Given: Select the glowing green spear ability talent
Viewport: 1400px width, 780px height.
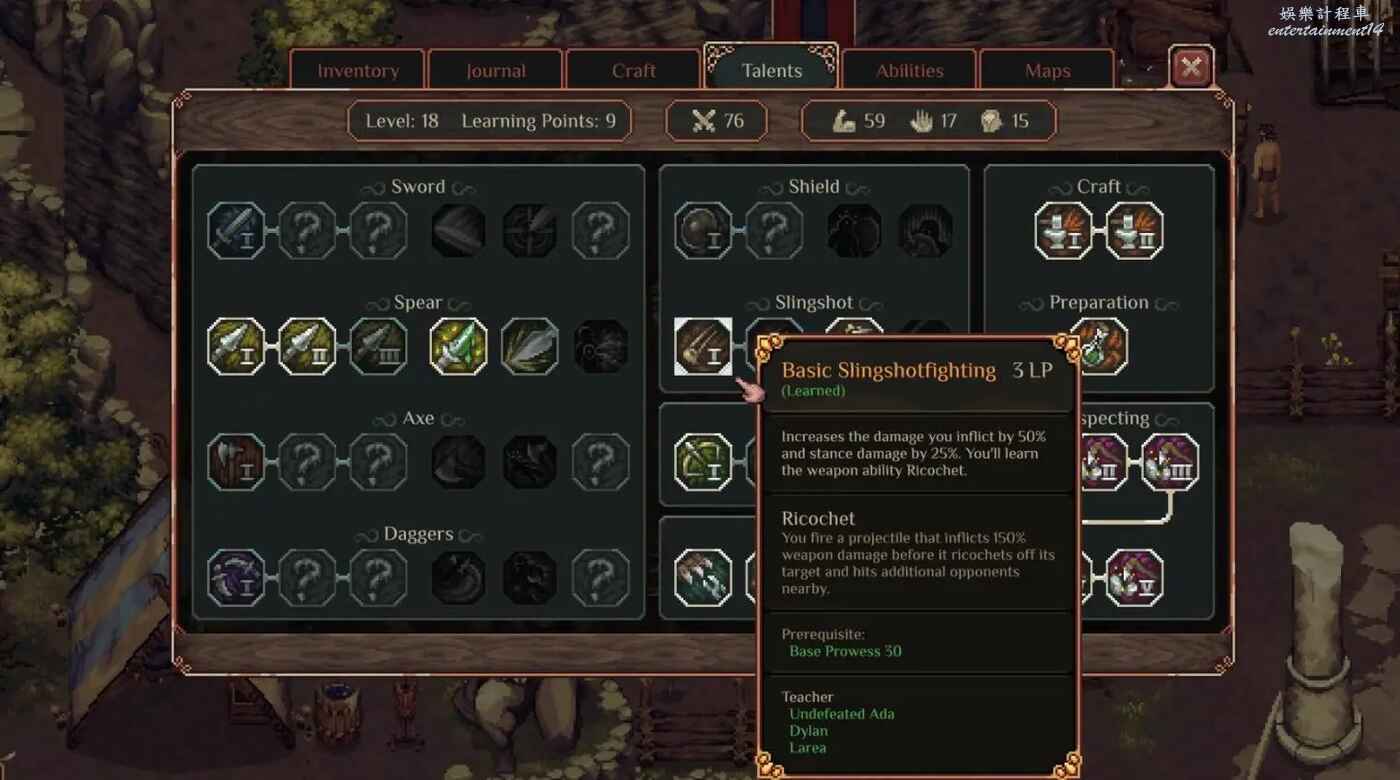Looking at the screenshot, I should coord(459,347).
